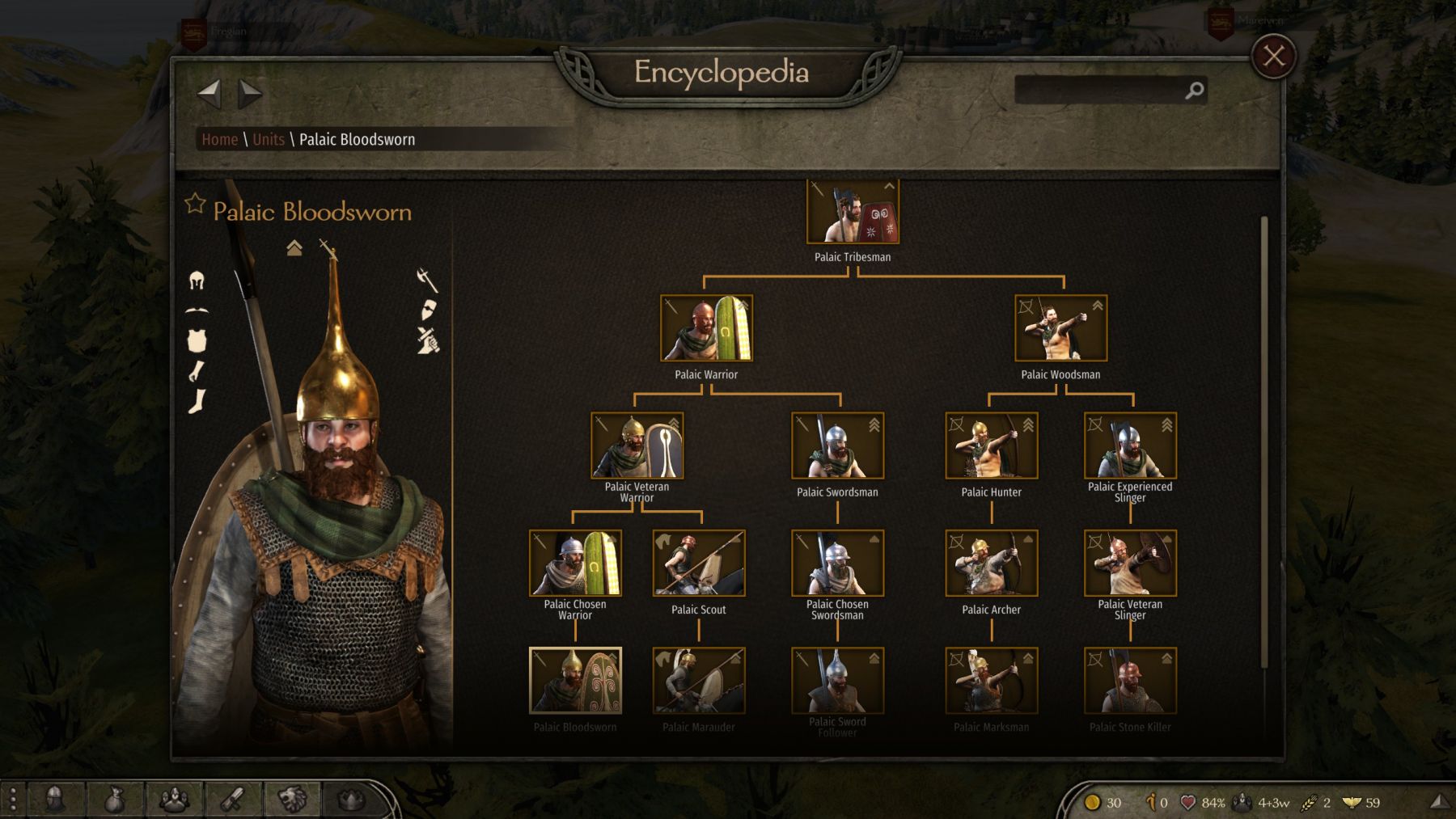
Task: Select the Palaic Tribesman unit portrait
Action: tap(853, 212)
